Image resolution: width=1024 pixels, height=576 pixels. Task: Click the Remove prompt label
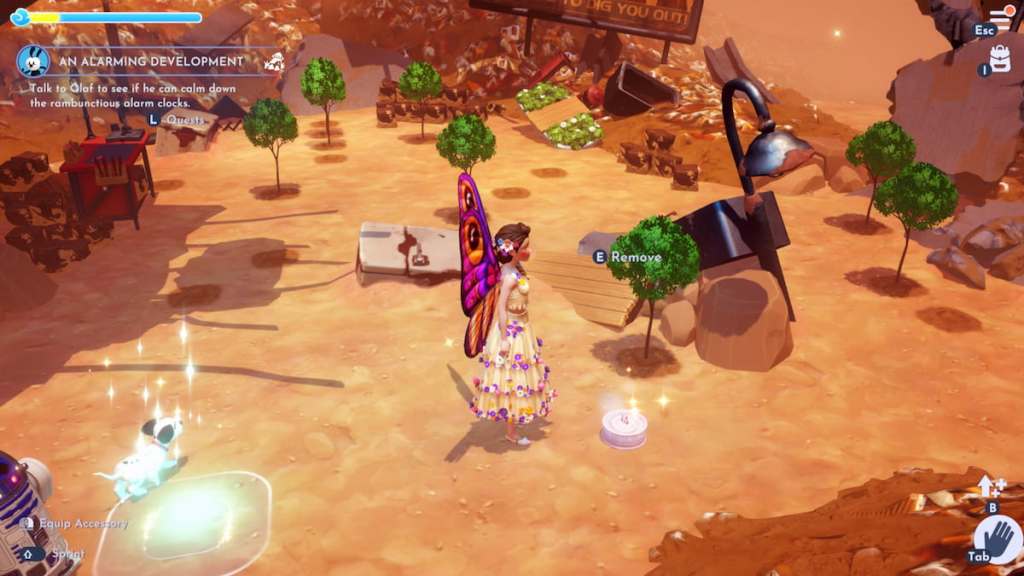(x=636, y=257)
